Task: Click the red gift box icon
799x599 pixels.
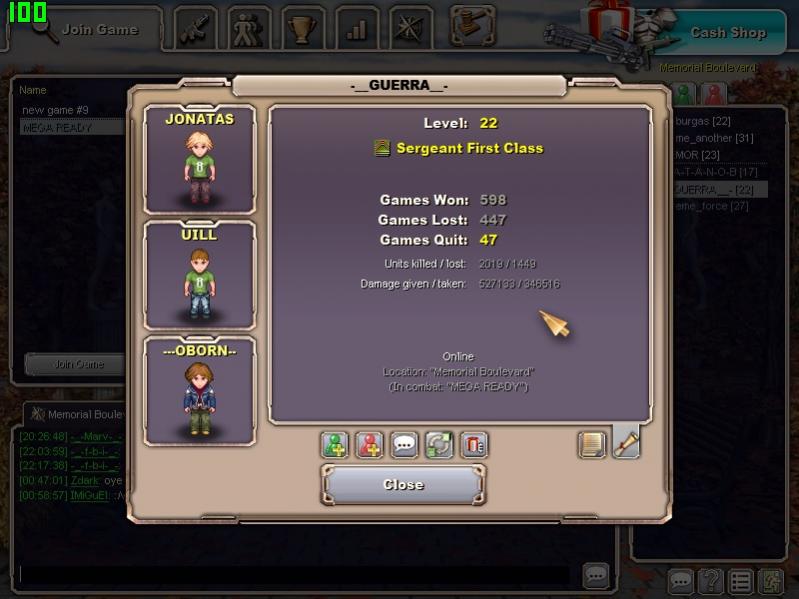Action: coord(474,445)
